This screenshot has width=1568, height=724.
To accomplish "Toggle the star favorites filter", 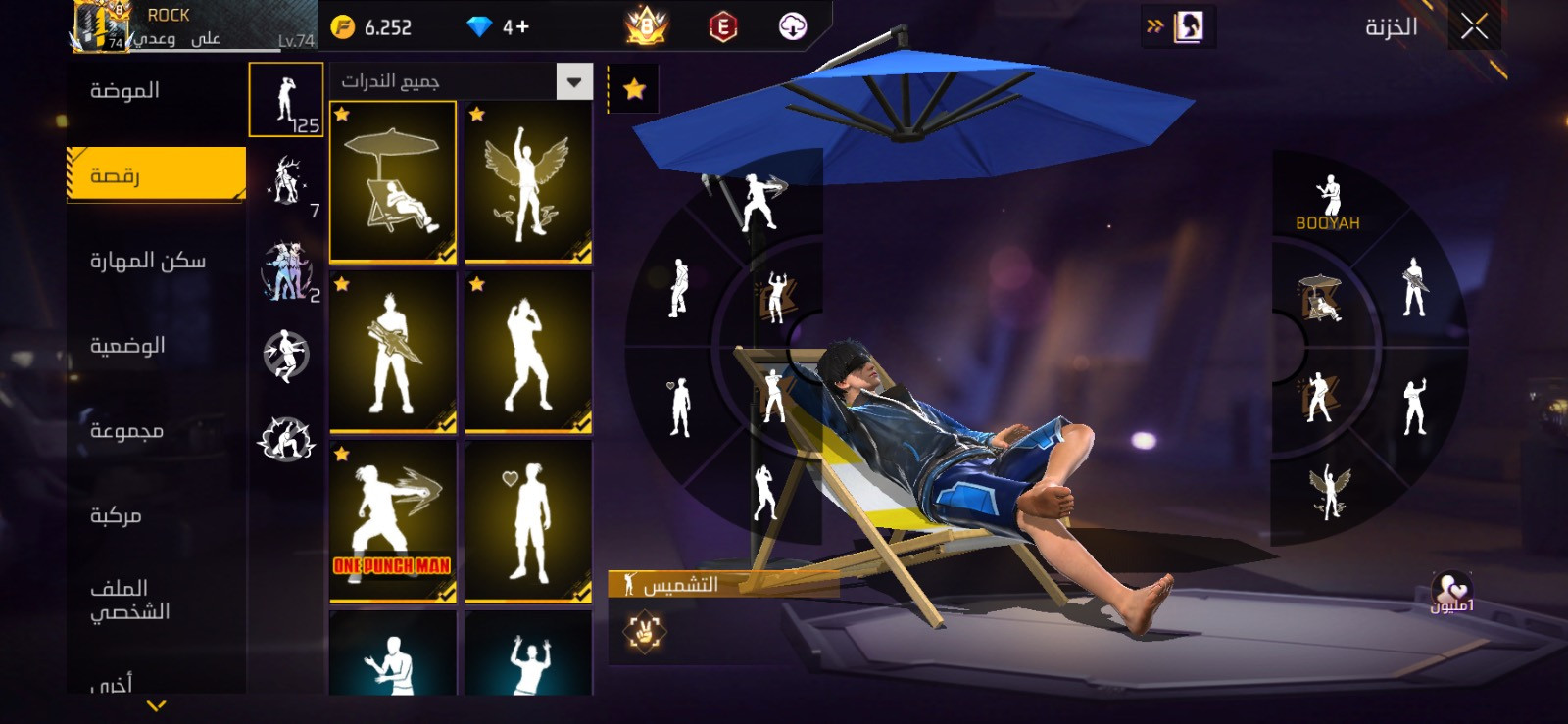I will (634, 90).
